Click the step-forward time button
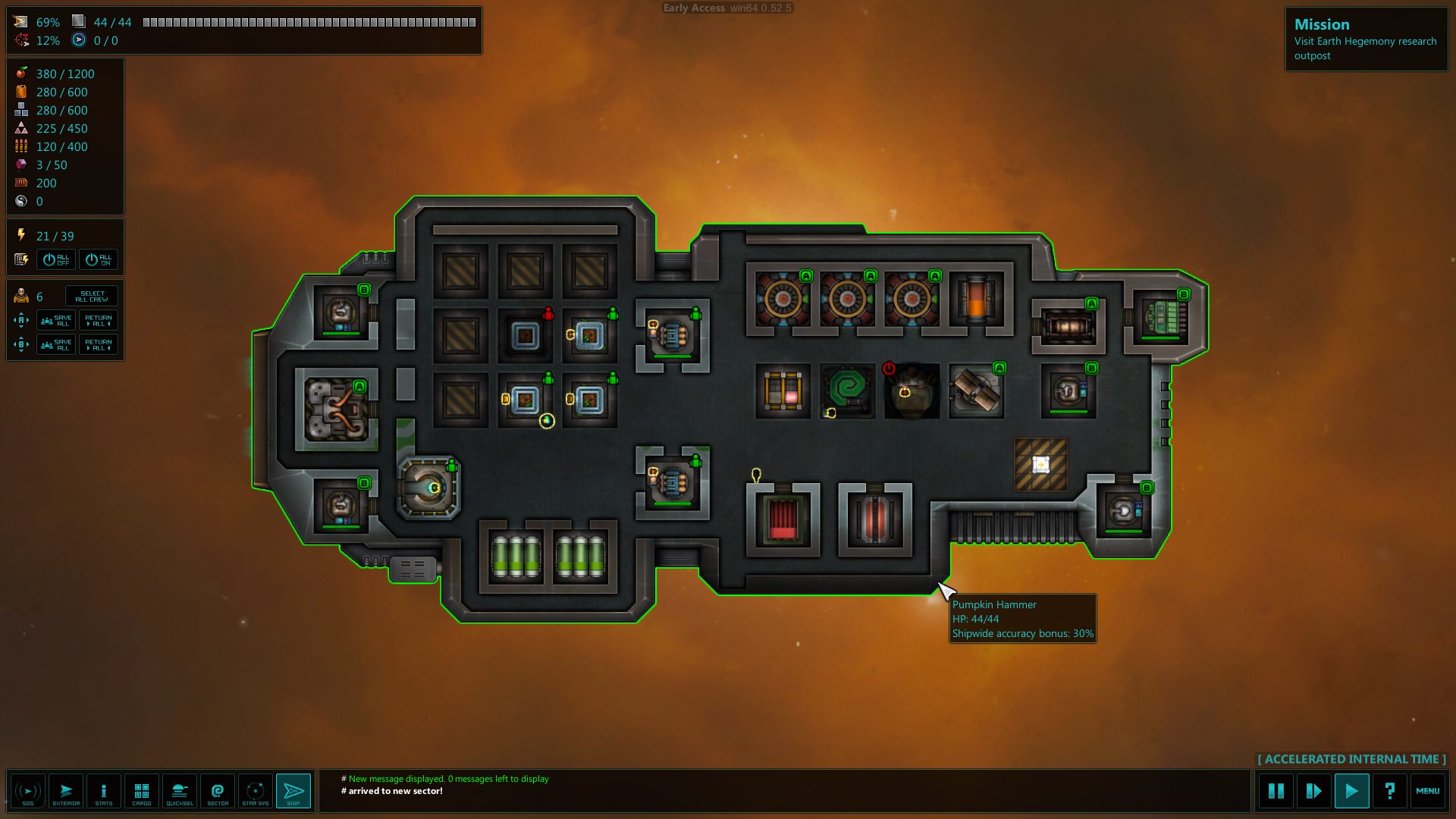The width and height of the screenshot is (1456, 819). pyautogui.click(x=1314, y=792)
